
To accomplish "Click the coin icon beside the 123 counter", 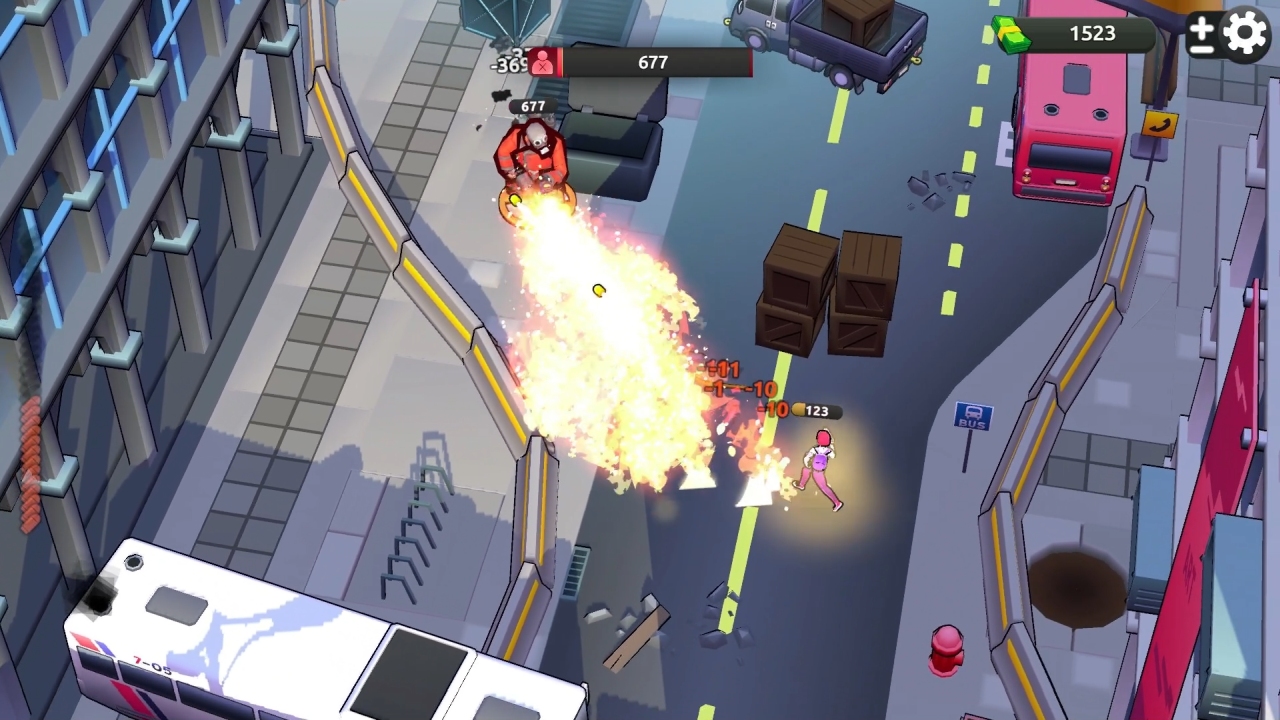I will (x=800, y=410).
